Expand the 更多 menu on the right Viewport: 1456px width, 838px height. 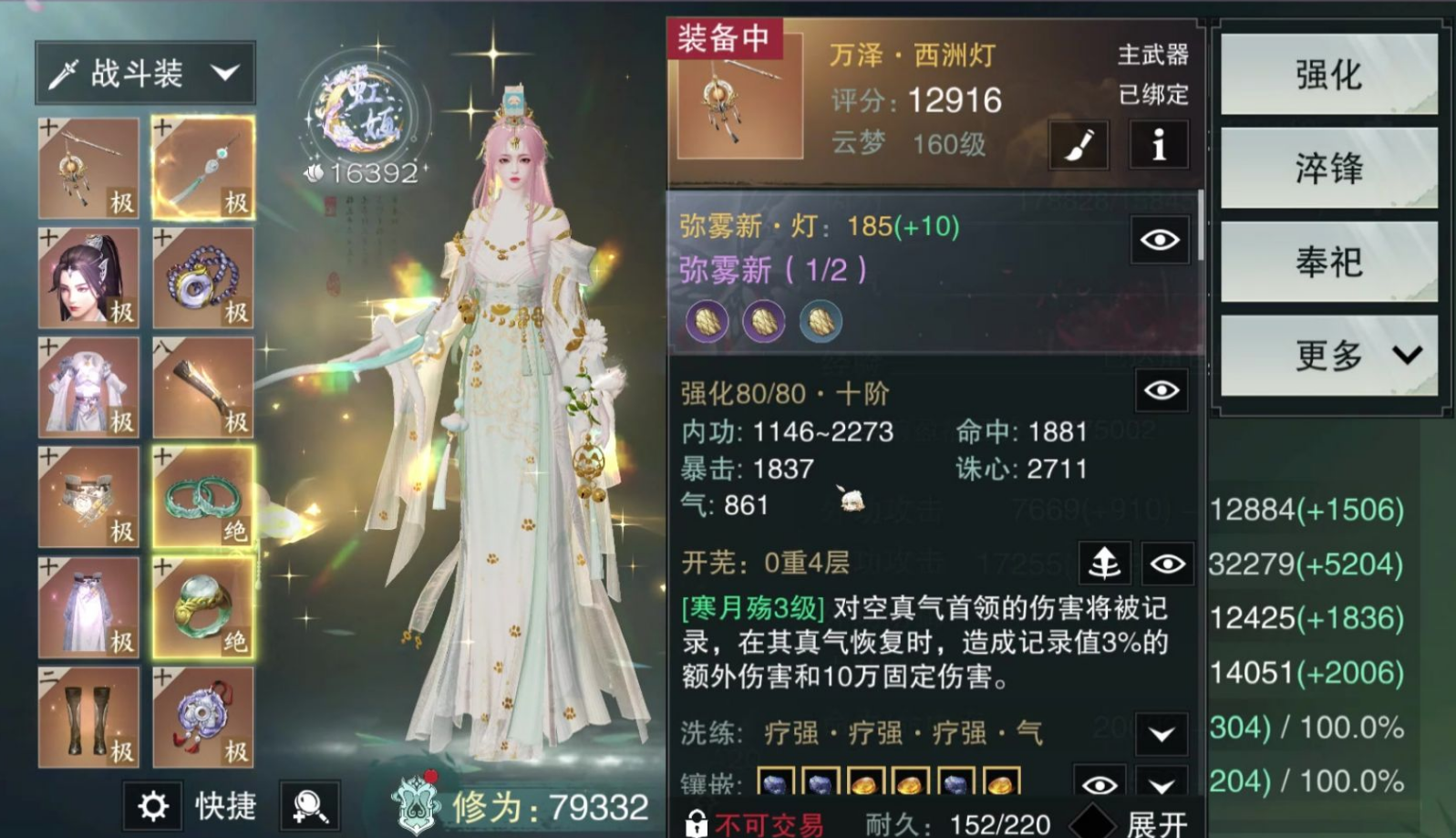(1328, 357)
